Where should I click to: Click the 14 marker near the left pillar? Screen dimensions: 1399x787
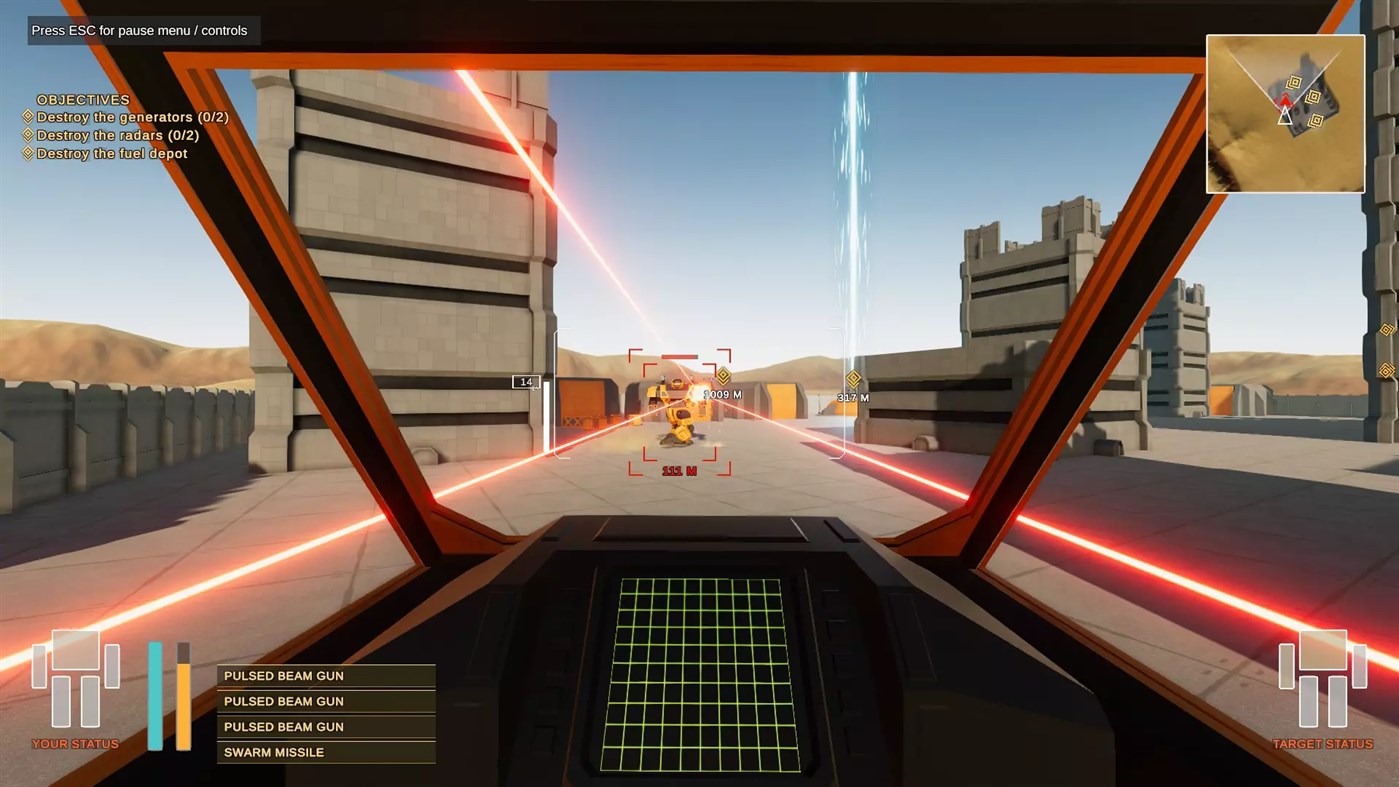[528, 381]
